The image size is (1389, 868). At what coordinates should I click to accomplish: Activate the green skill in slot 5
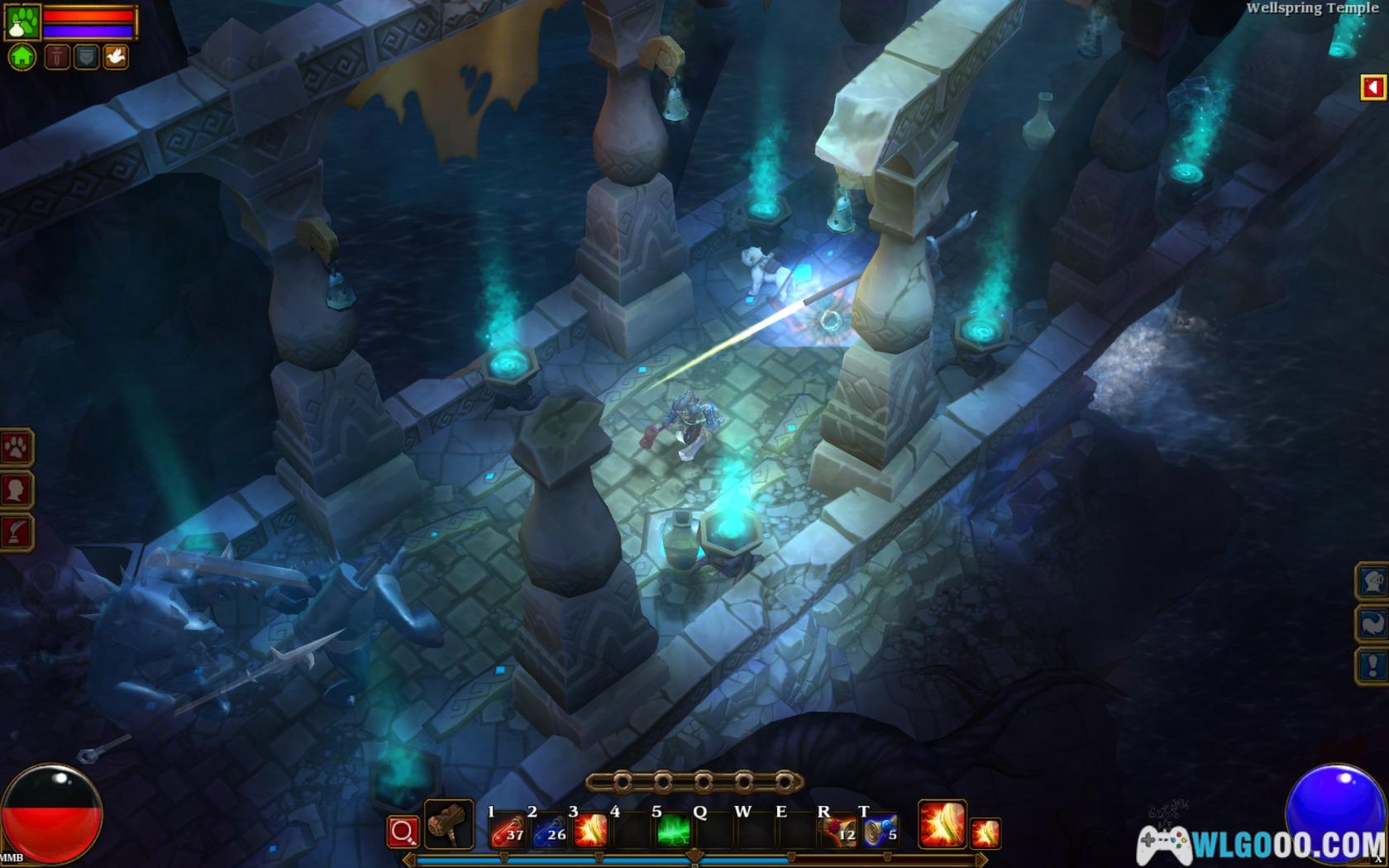673,831
